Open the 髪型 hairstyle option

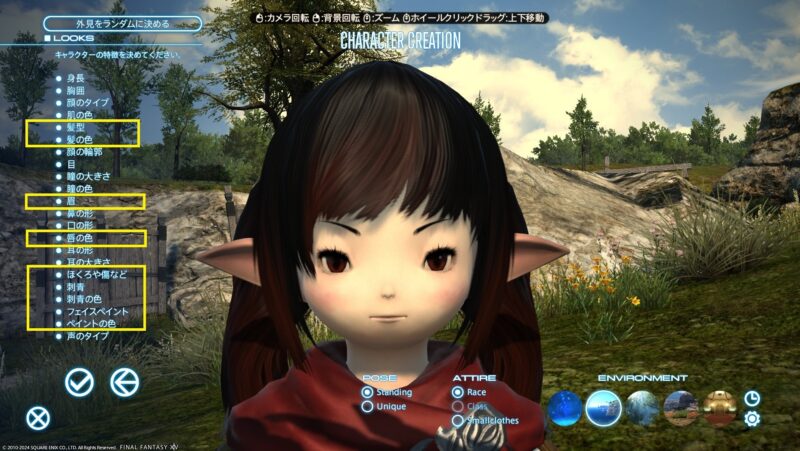75,128
